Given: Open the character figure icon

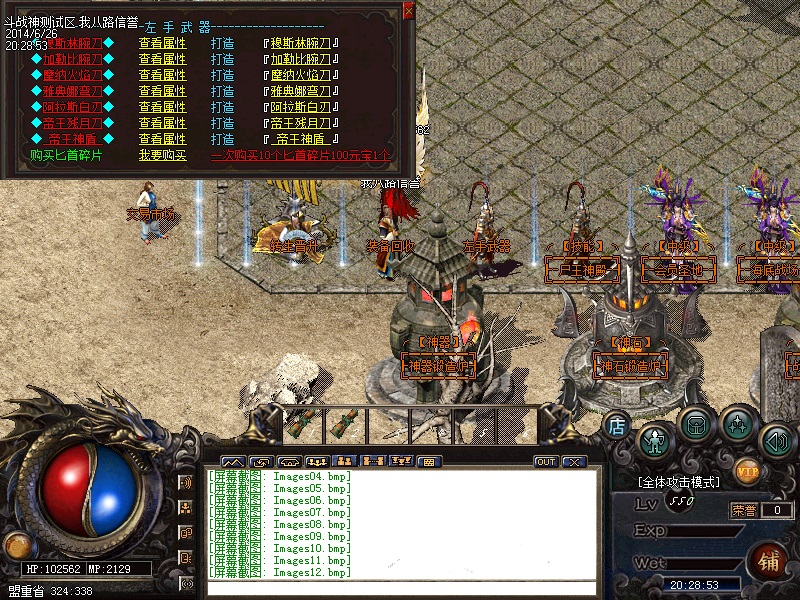Looking at the screenshot, I should point(656,440).
